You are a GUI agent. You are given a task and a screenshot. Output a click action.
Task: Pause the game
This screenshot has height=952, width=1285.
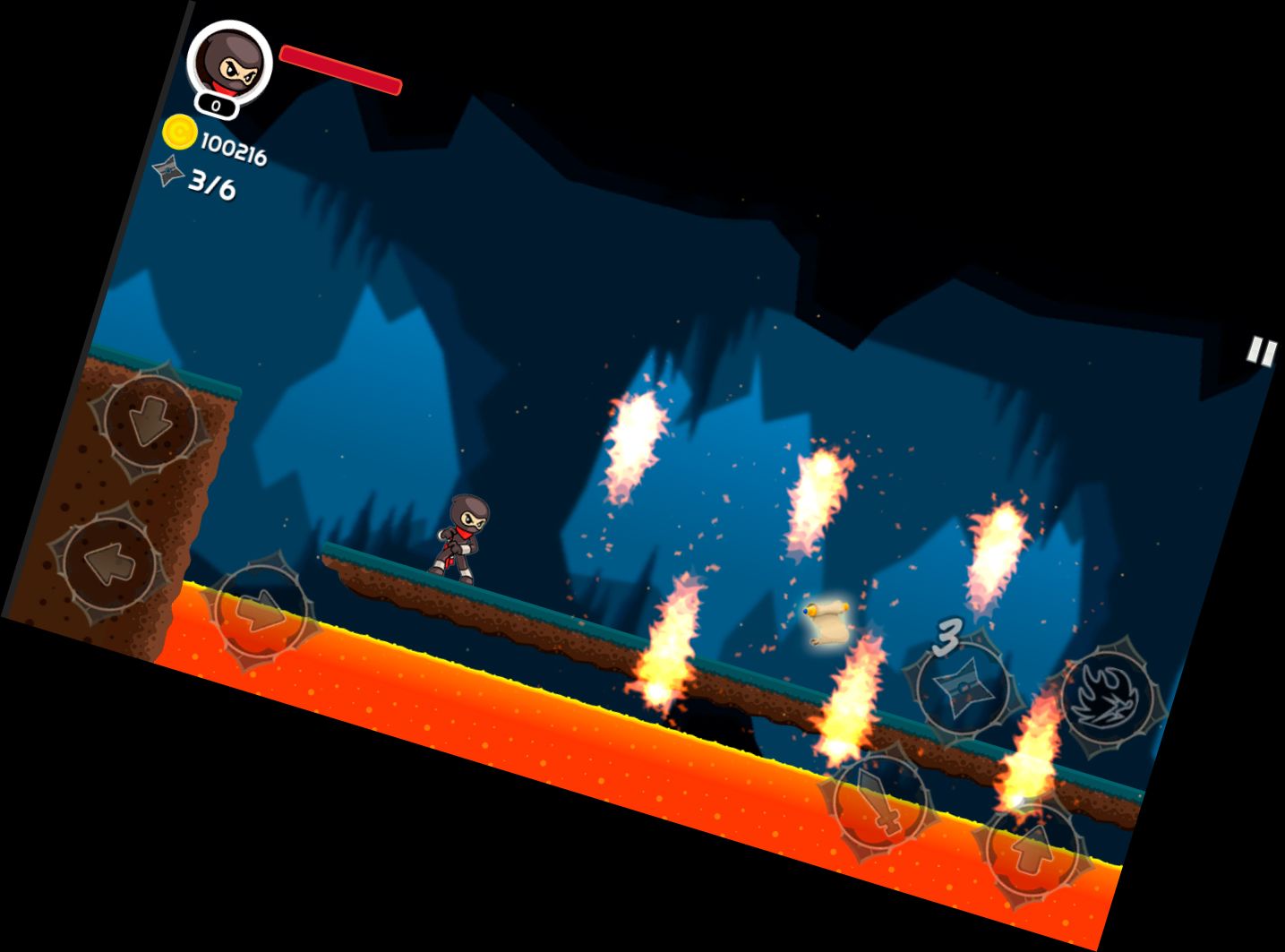coord(1261,352)
